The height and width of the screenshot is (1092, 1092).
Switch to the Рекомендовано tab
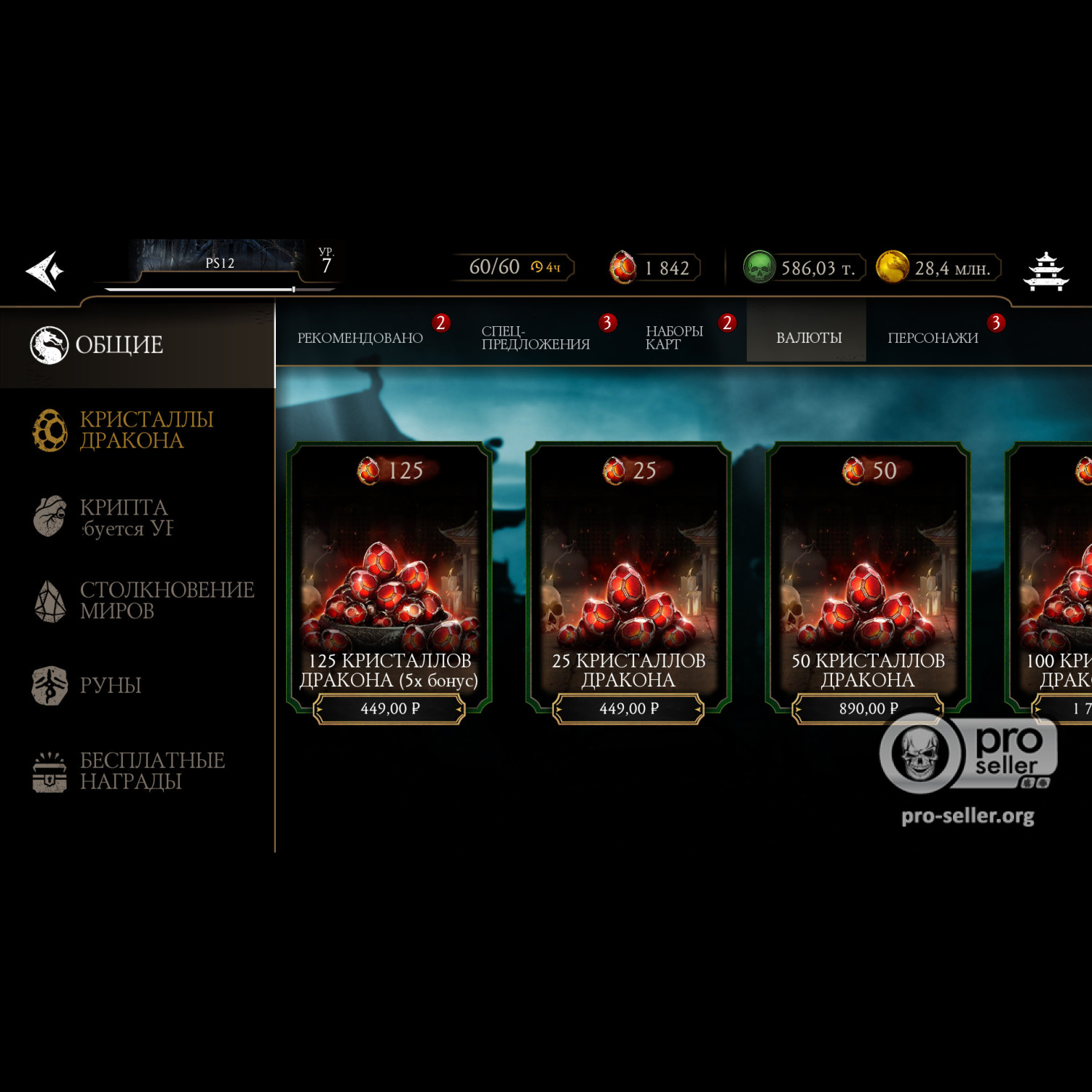(x=360, y=338)
